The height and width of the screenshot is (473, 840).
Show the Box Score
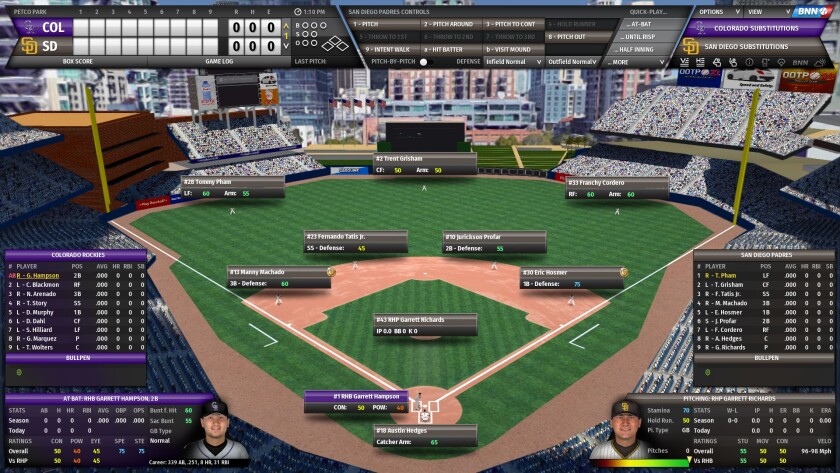77,62
